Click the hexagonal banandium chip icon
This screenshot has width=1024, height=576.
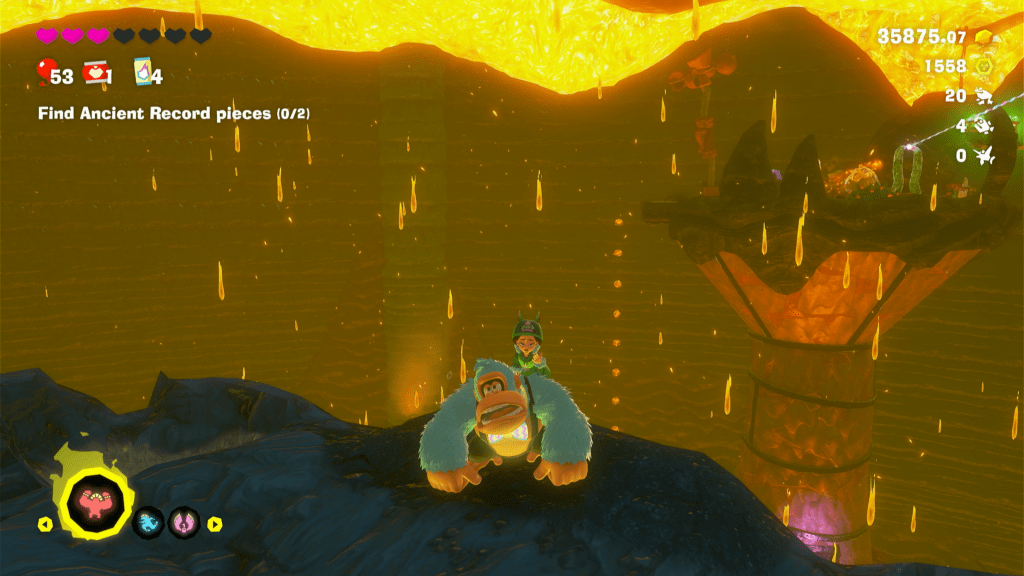(985, 66)
